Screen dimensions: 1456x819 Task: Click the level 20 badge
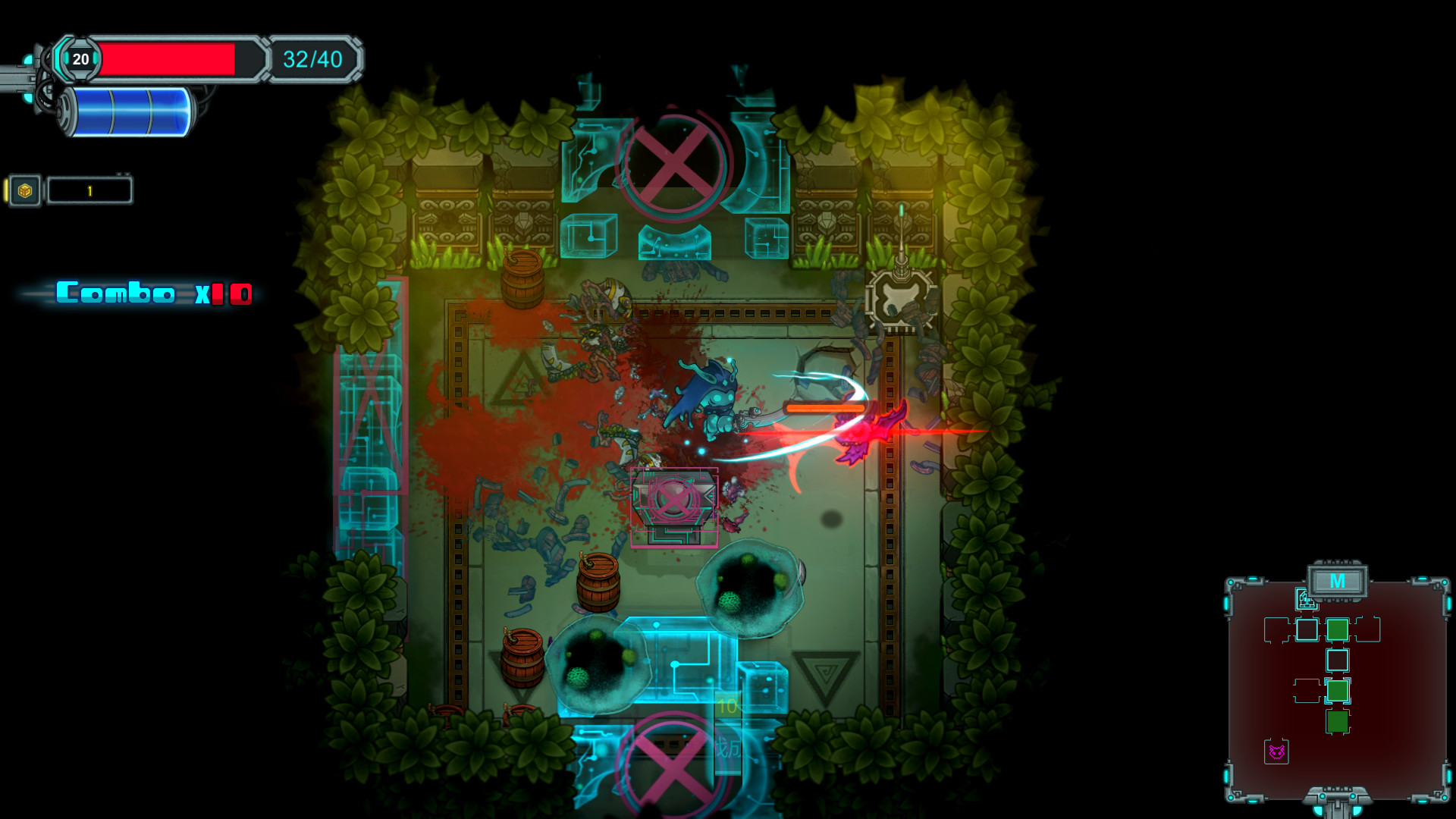pyautogui.click(x=81, y=59)
